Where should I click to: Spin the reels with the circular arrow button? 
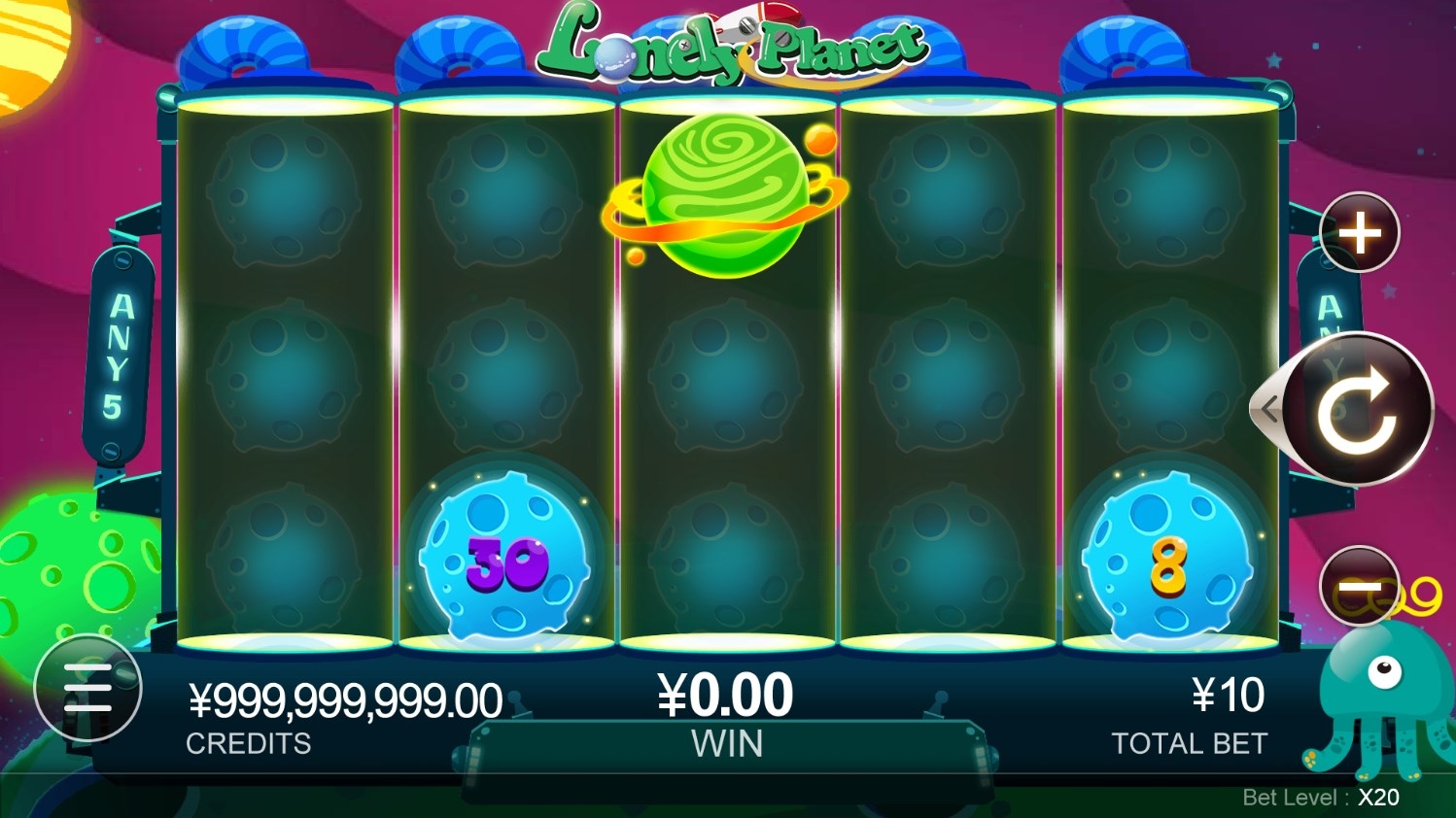(1357, 409)
